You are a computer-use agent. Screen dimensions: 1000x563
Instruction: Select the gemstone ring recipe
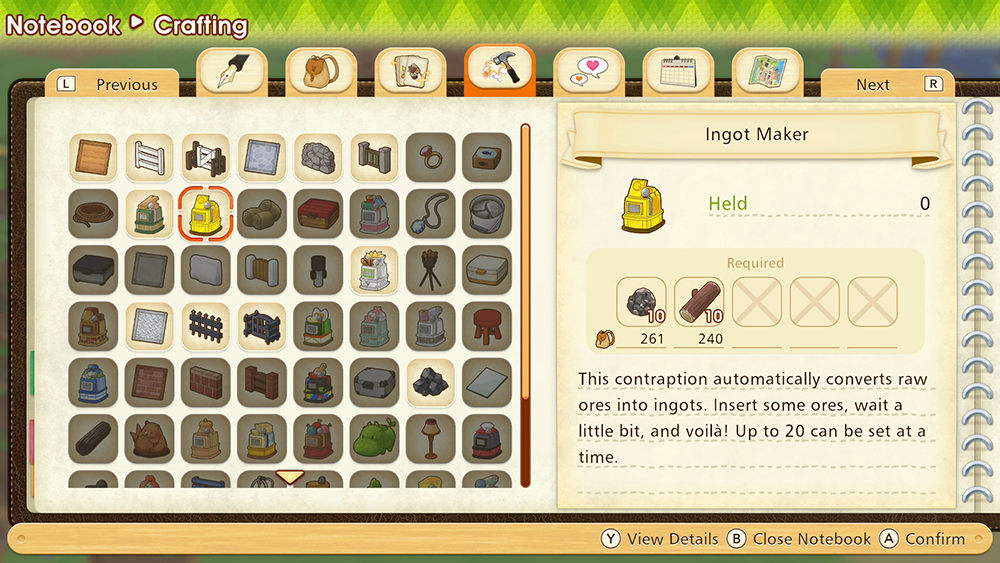tap(431, 158)
